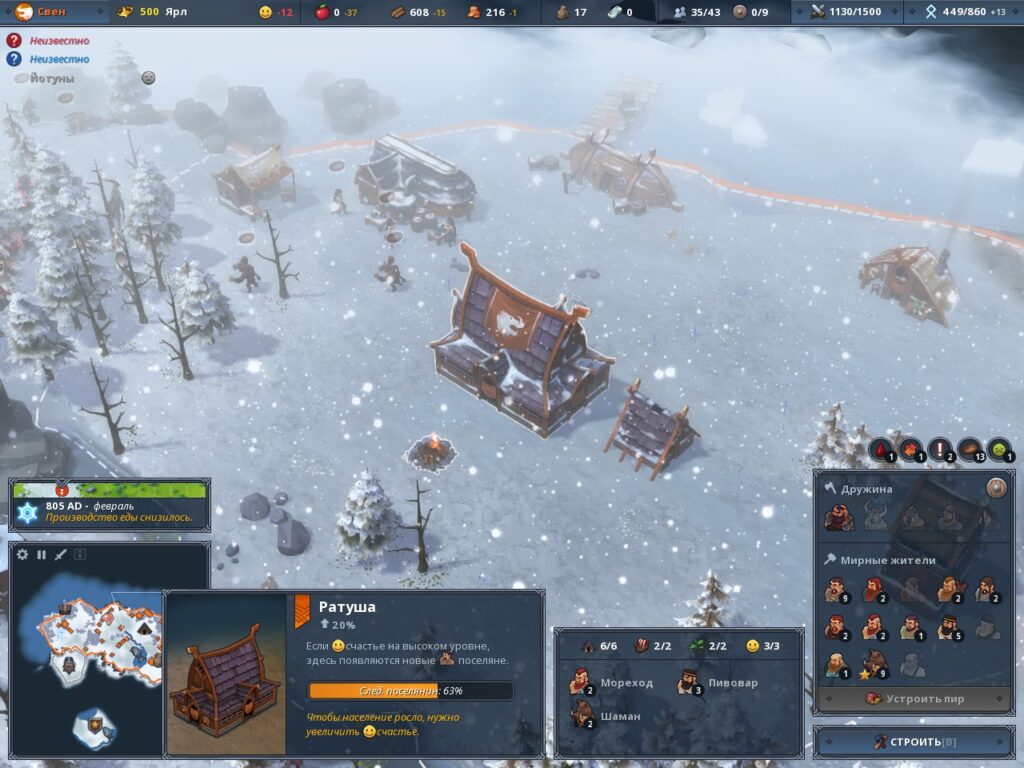Open the blood drop alert notification
Screen dimensions: 1024x768
click(881, 451)
